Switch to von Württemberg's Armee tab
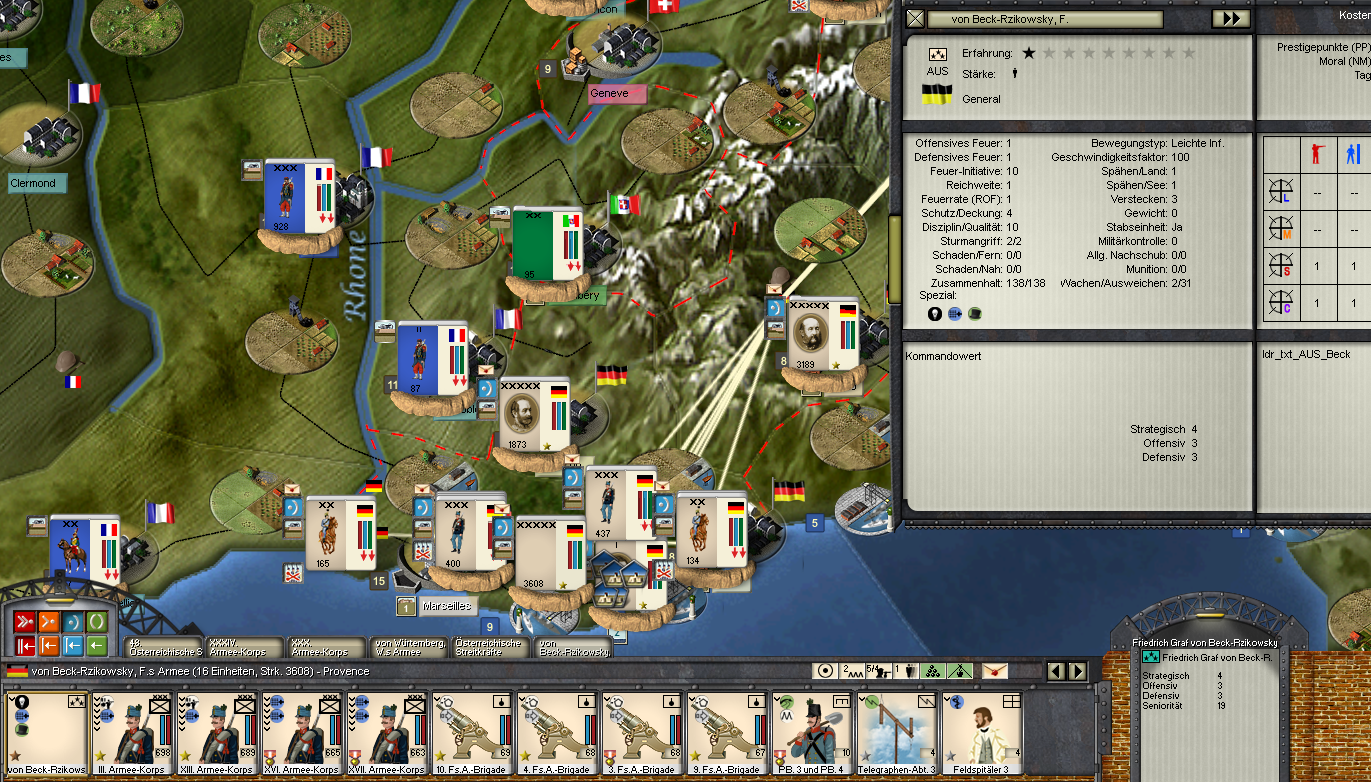Viewport: 1371px width, 782px height. (409, 647)
